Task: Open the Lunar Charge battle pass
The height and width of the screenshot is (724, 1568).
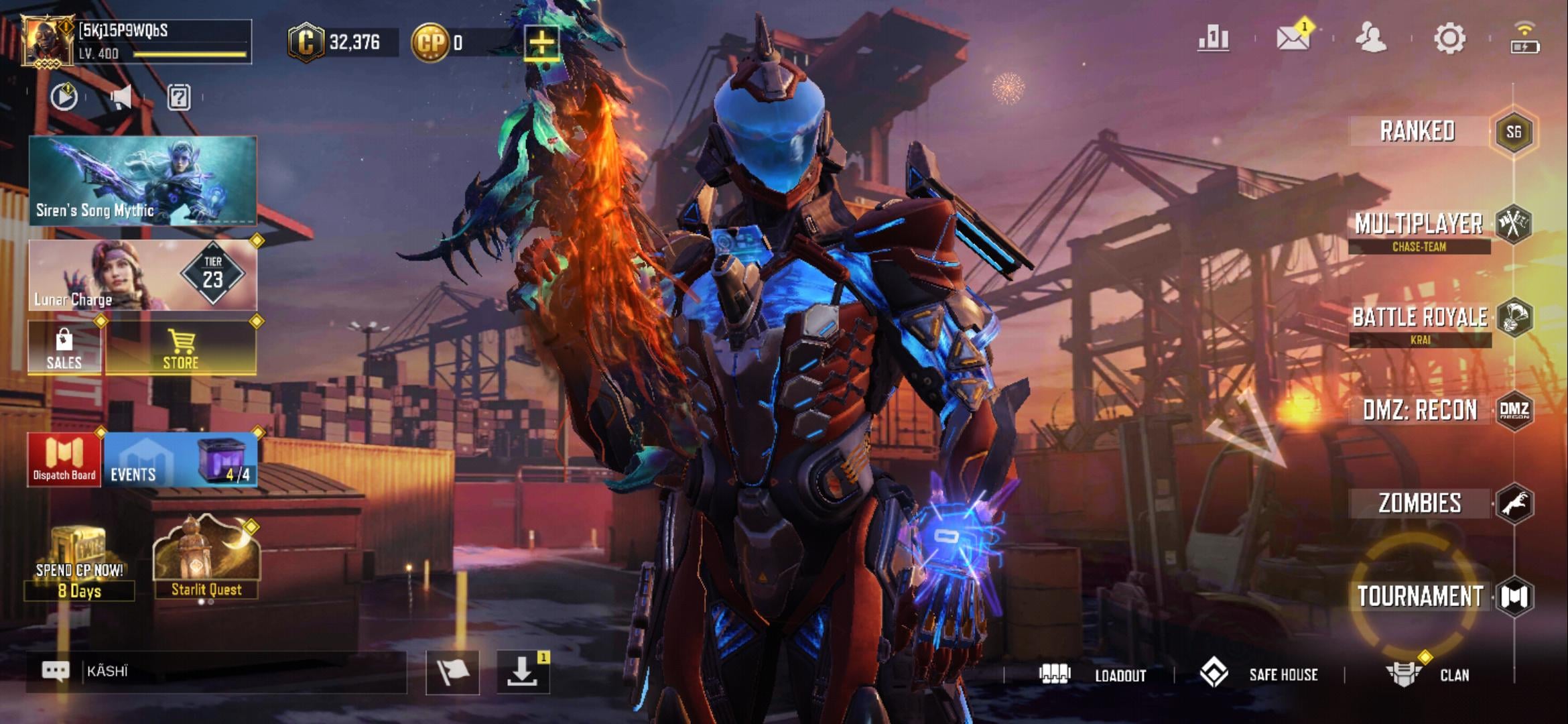Action: (143, 276)
